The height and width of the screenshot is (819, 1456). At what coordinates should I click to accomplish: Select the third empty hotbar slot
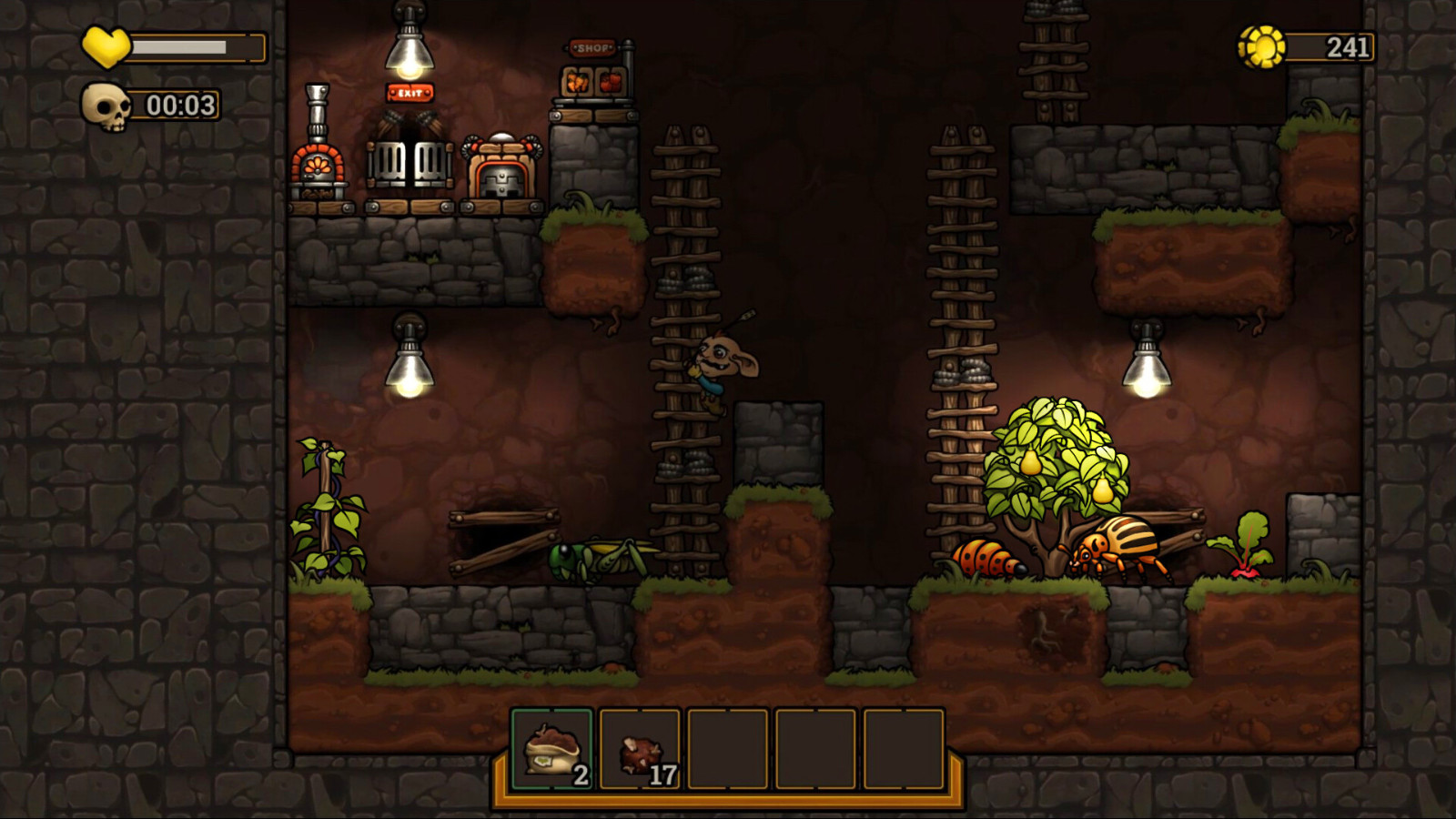731,748
